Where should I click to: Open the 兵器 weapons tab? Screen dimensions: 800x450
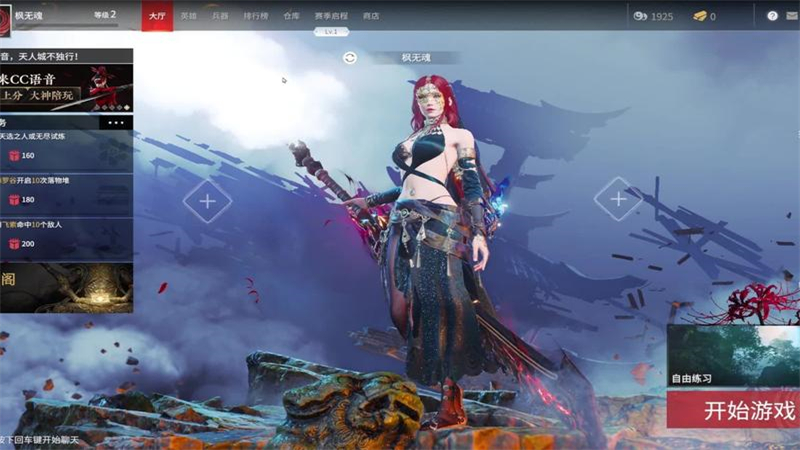pos(220,16)
